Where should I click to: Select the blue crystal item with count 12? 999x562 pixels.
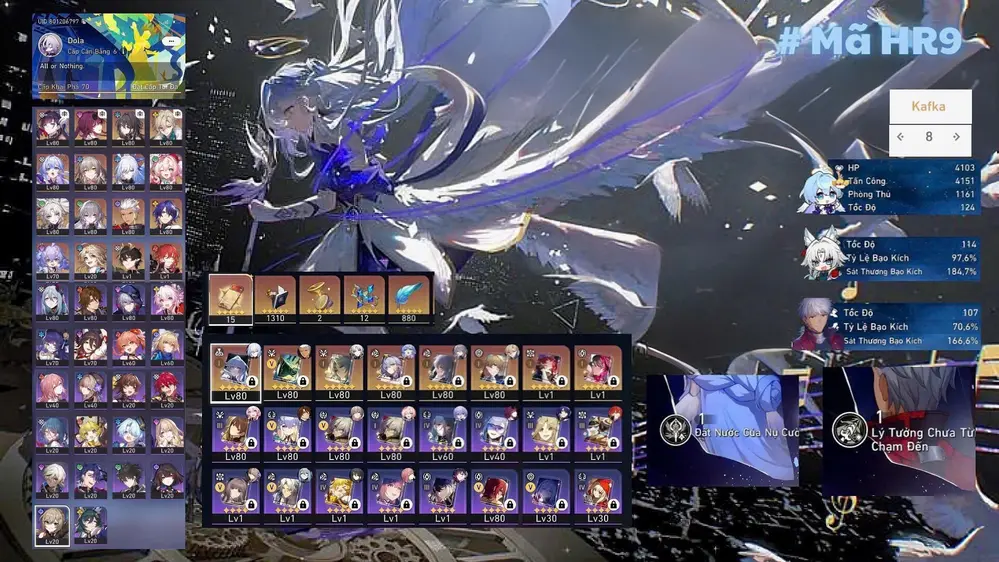(x=365, y=297)
